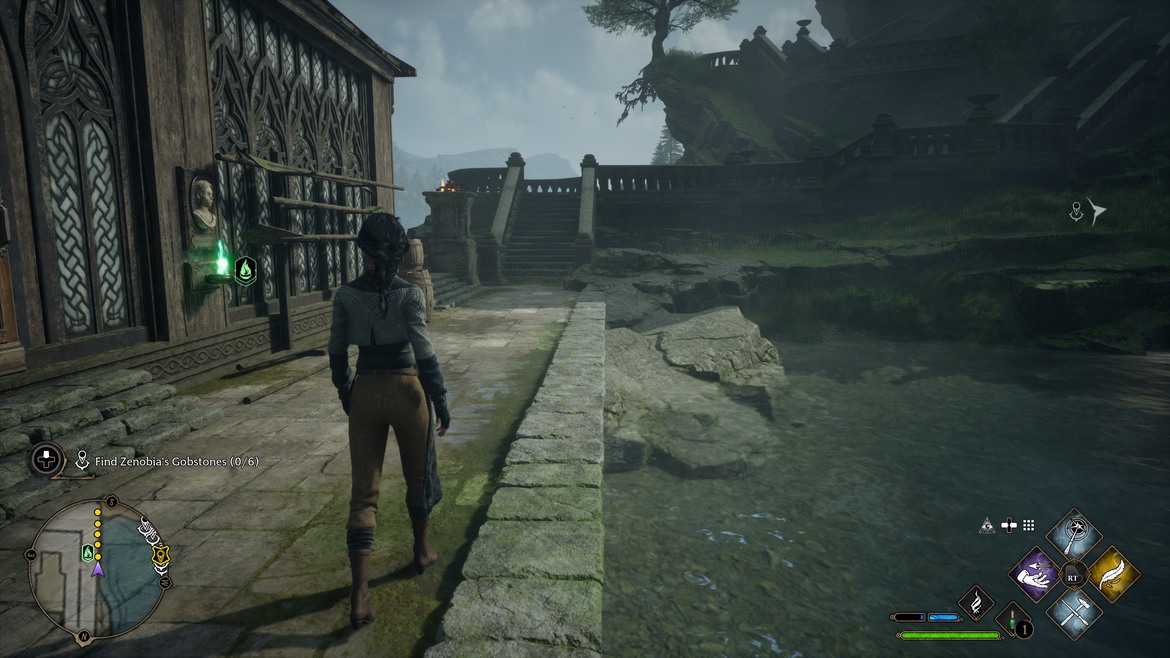Cast the purple hand-and-arrow spell
The width and height of the screenshot is (1170, 658).
(x=1035, y=575)
